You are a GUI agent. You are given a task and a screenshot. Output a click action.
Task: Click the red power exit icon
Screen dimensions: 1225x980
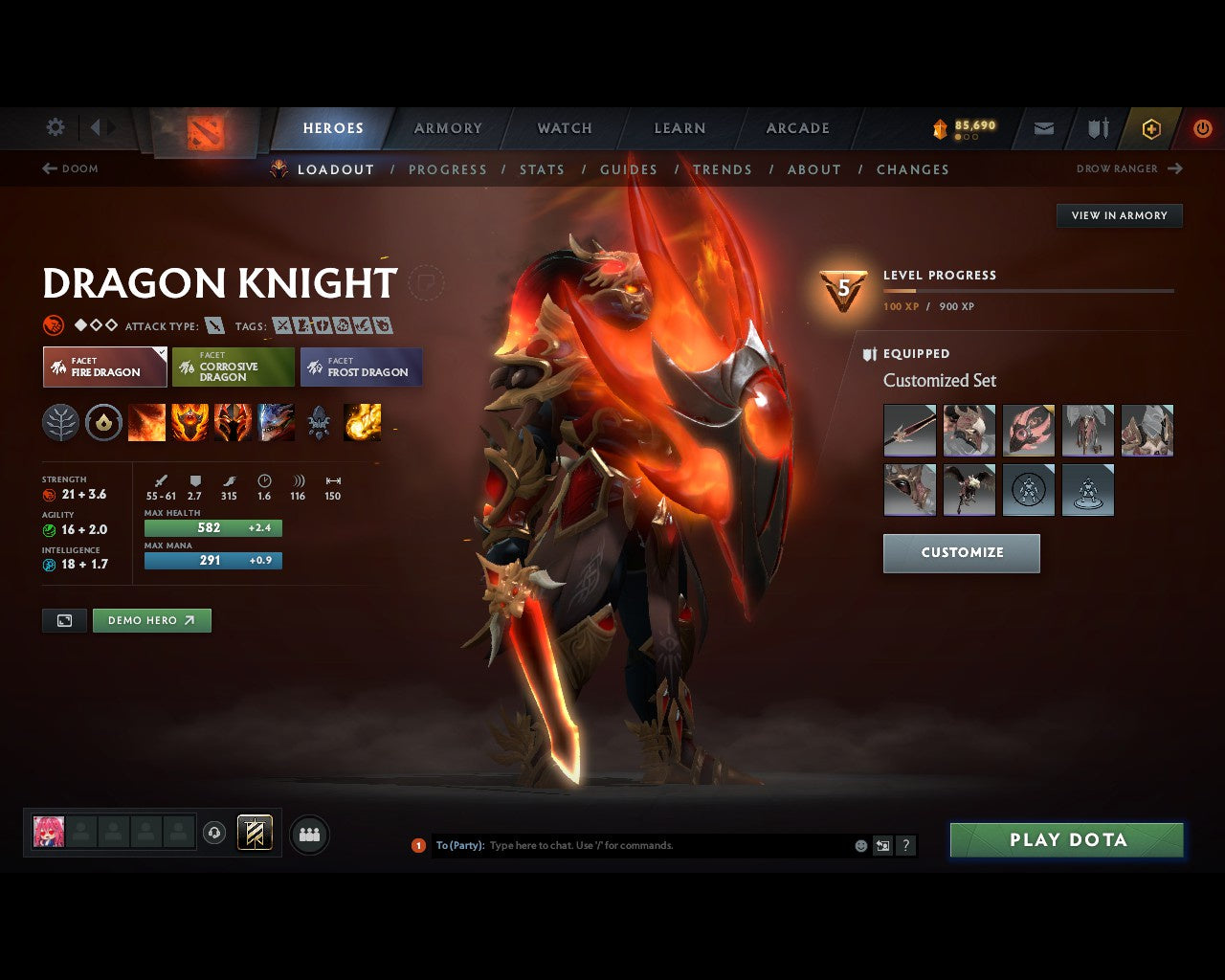pyautogui.click(x=1203, y=128)
